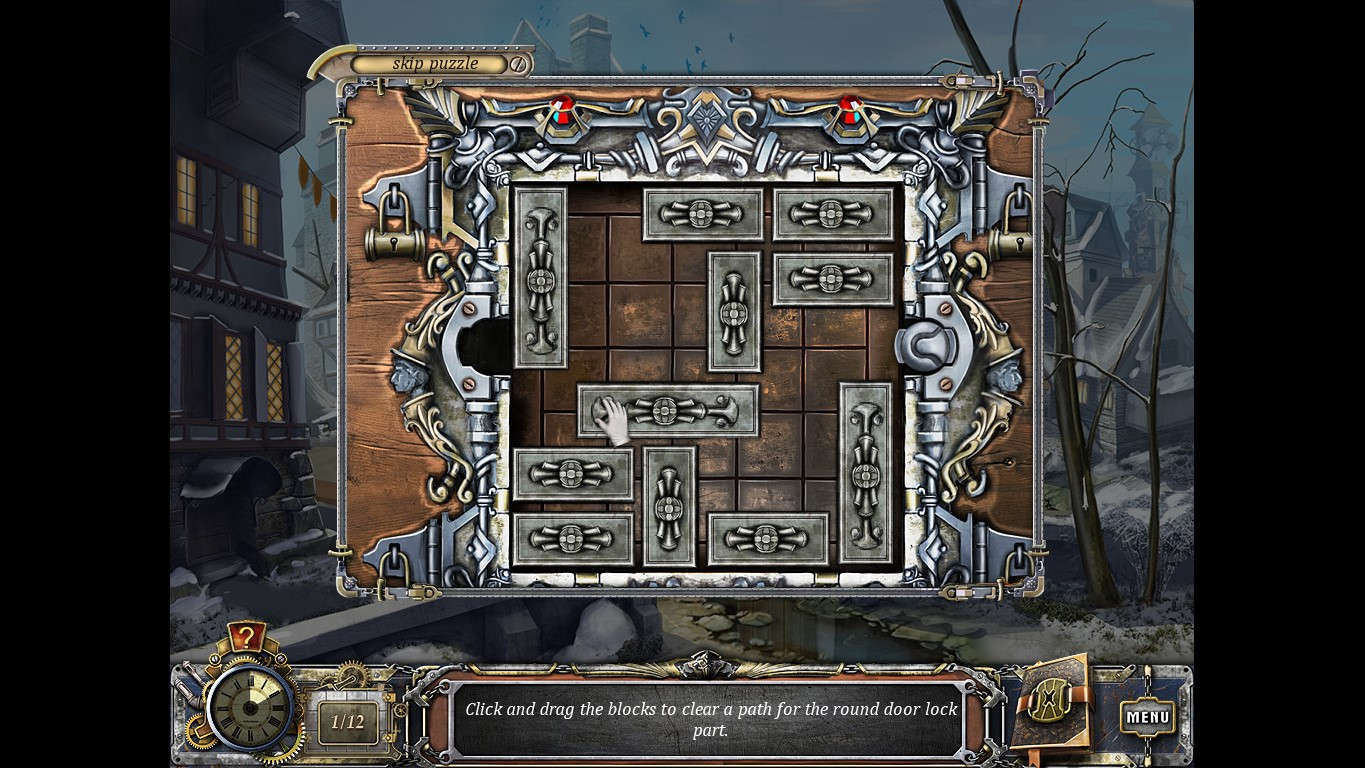
Task: Toggle the red valve at top-right of puzzle
Action: pos(849,112)
